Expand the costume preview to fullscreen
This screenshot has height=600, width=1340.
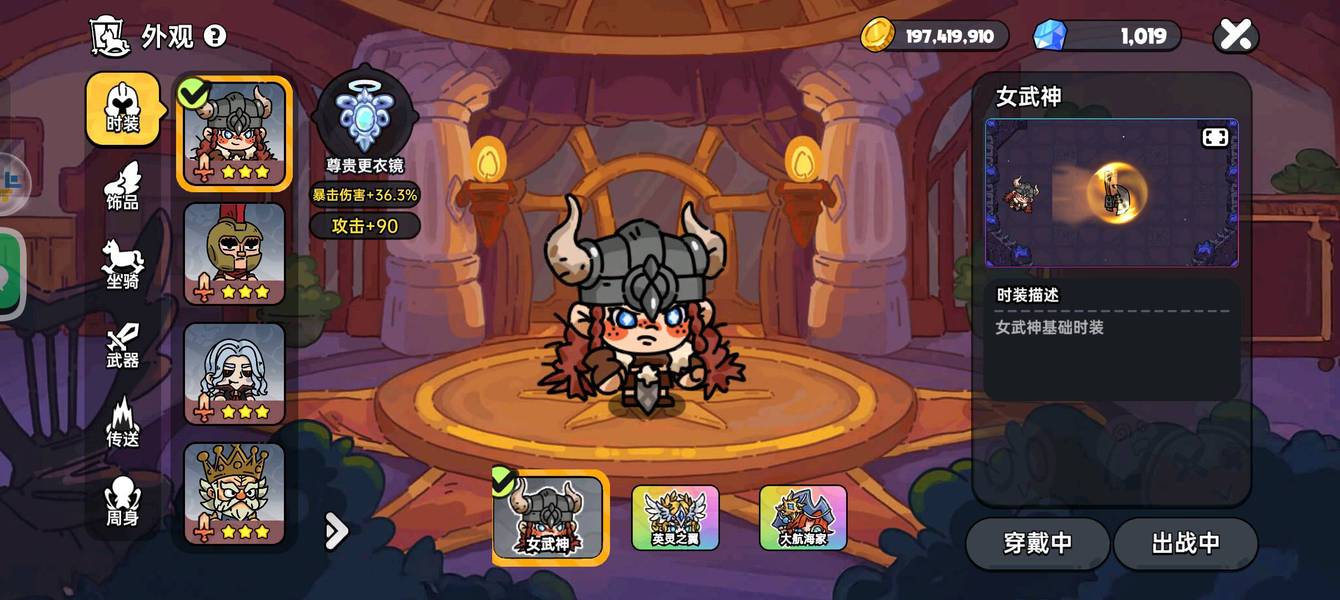[x=1215, y=137]
